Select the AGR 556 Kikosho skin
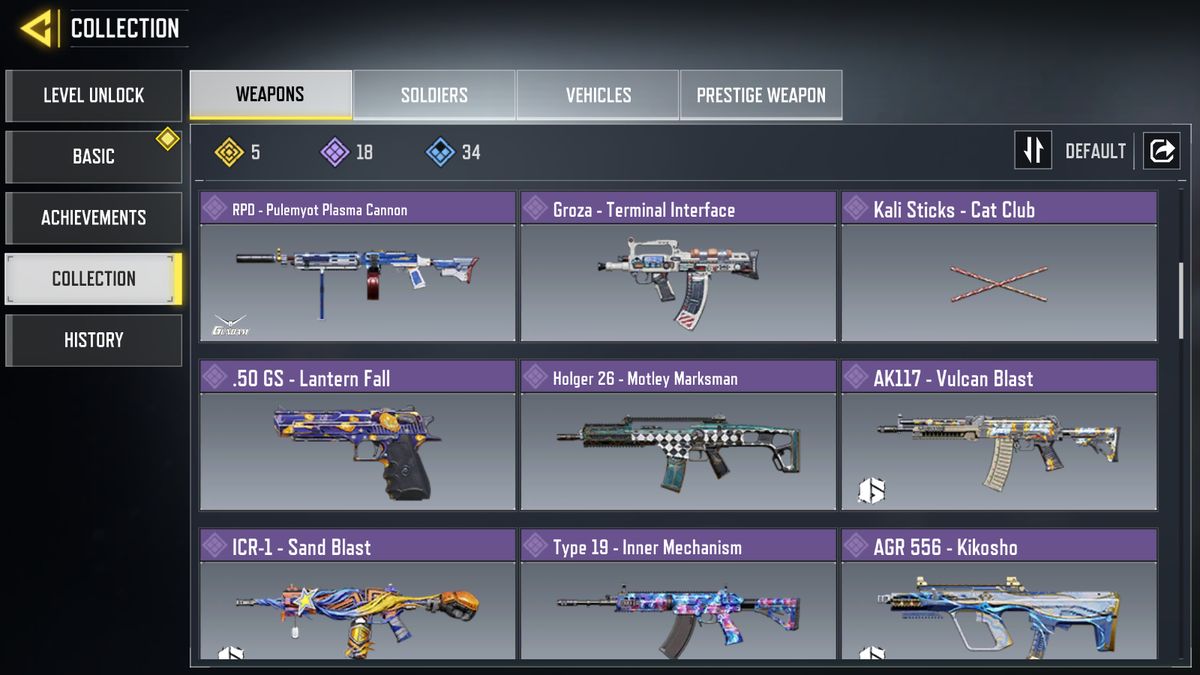1200x675 pixels. coord(998,597)
